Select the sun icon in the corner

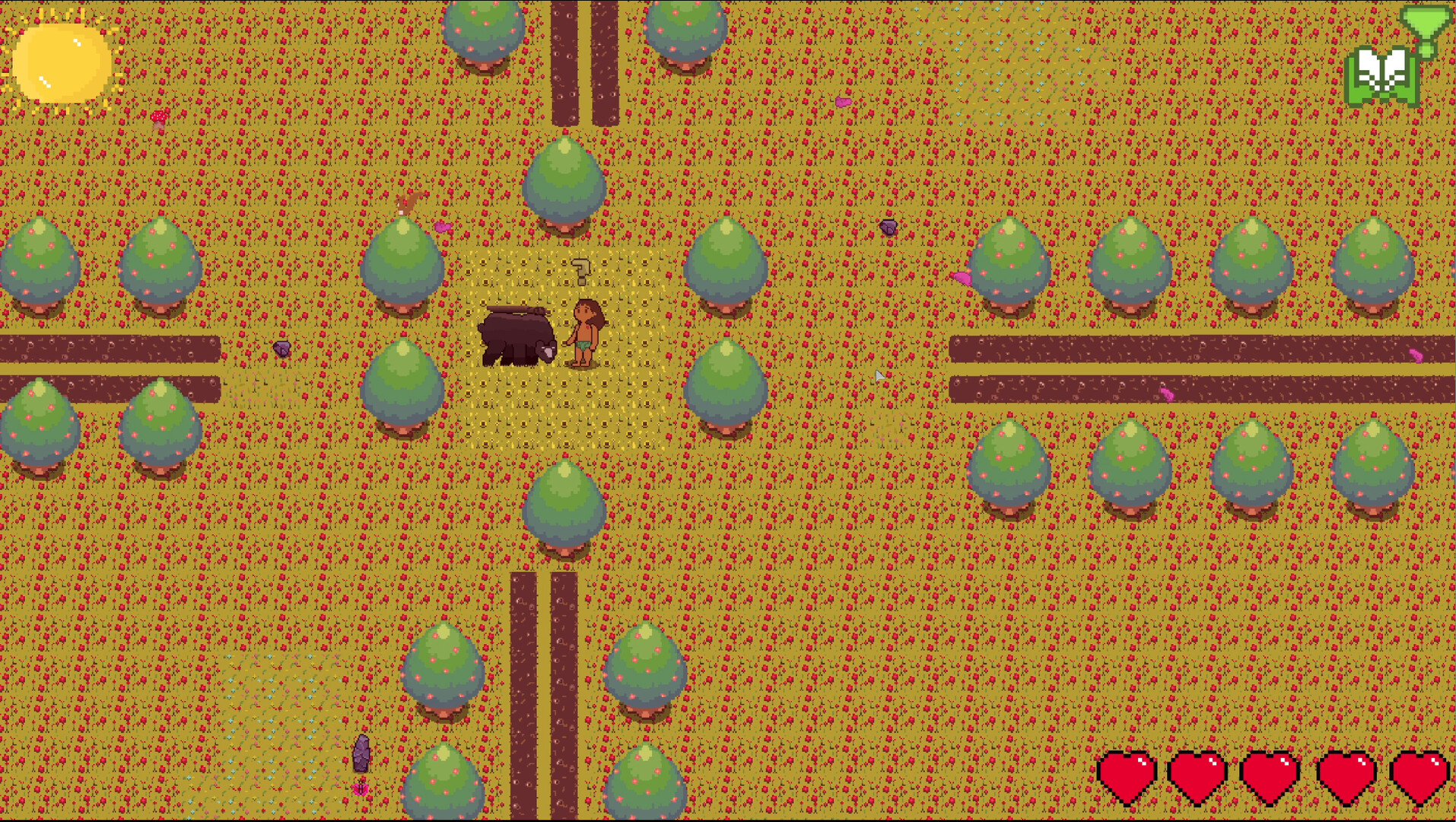pyautogui.click(x=65, y=61)
